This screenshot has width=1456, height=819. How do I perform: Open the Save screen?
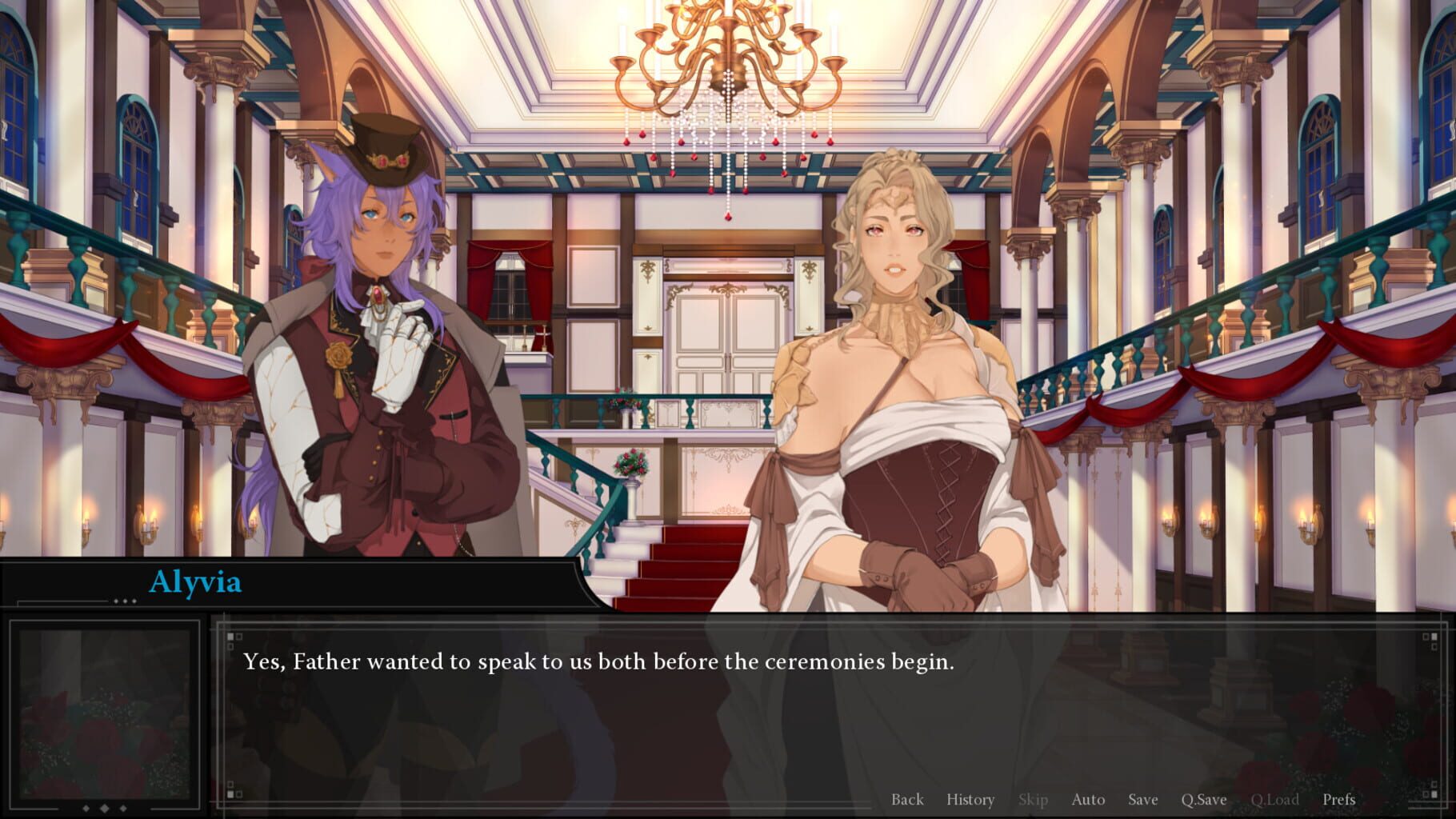click(x=1142, y=799)
